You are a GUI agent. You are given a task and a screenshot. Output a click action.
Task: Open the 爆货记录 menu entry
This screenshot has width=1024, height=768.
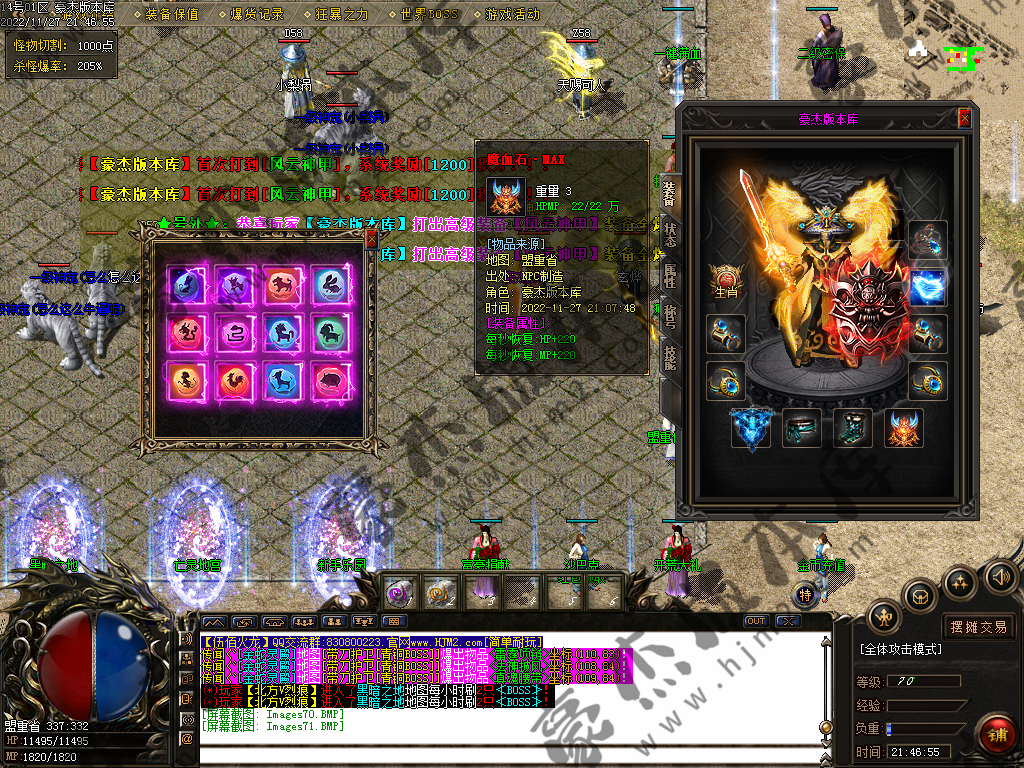pyautogui.click(x=257, y=14)
